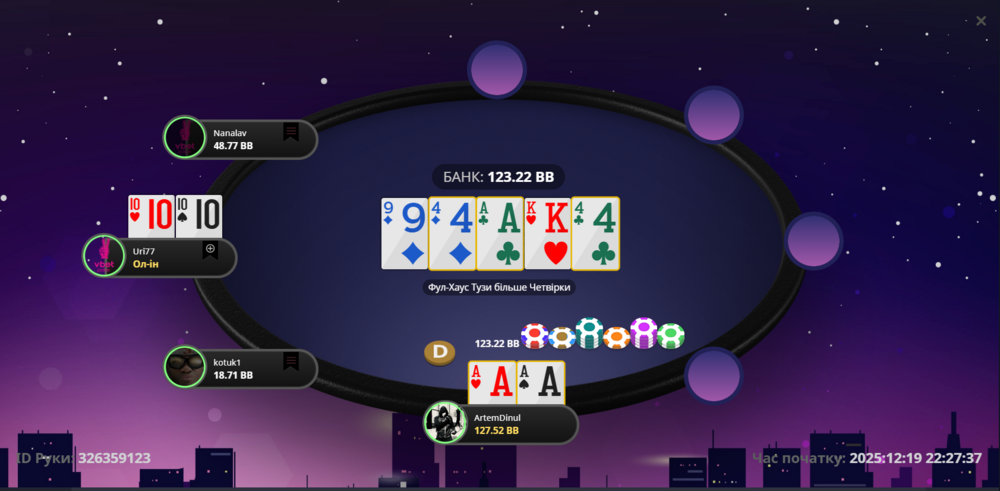
Task: Click Uri77's ten of spades hole card
Action: (x=199, y=215)
